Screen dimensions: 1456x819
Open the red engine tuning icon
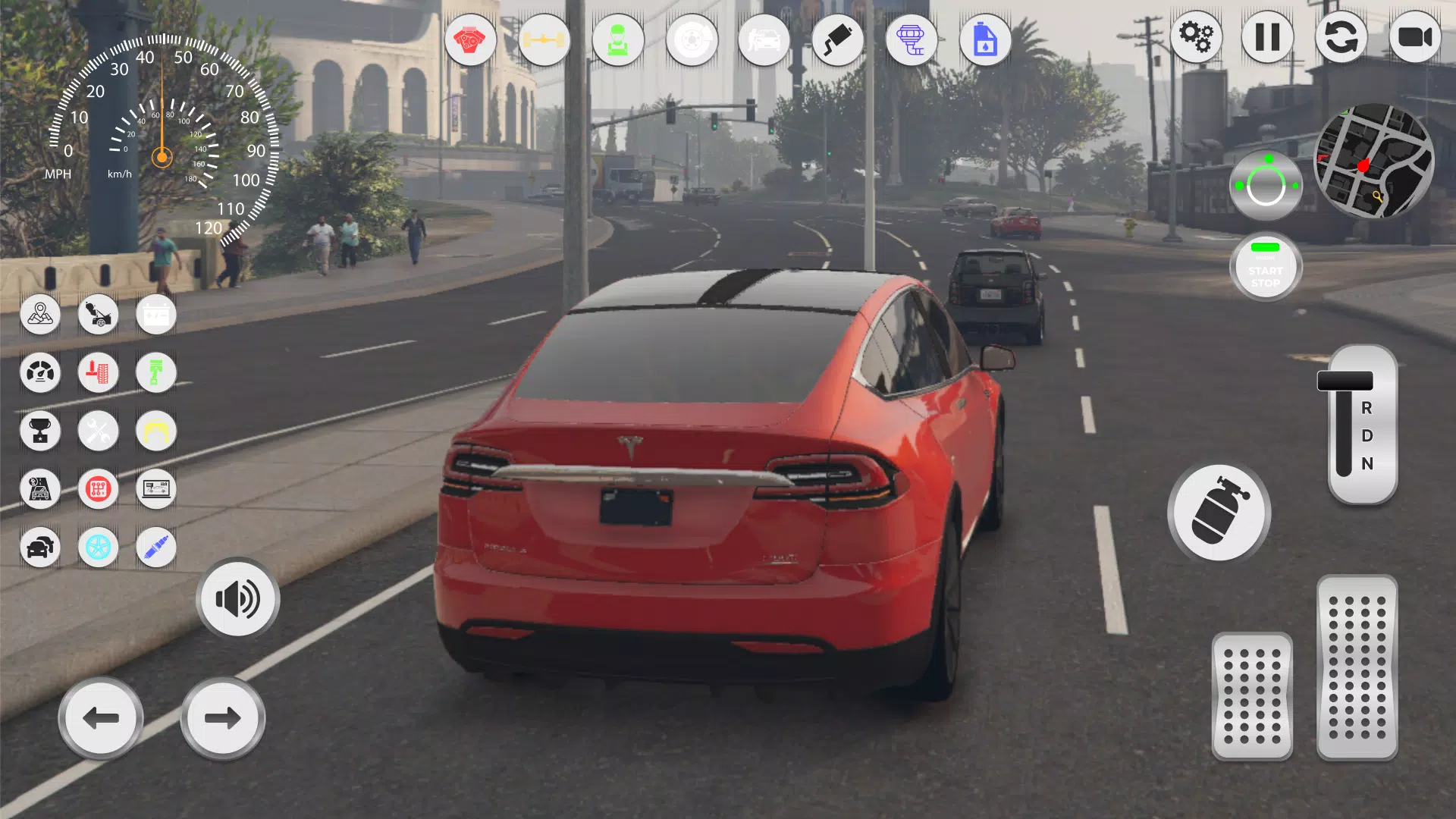[470, 41]
